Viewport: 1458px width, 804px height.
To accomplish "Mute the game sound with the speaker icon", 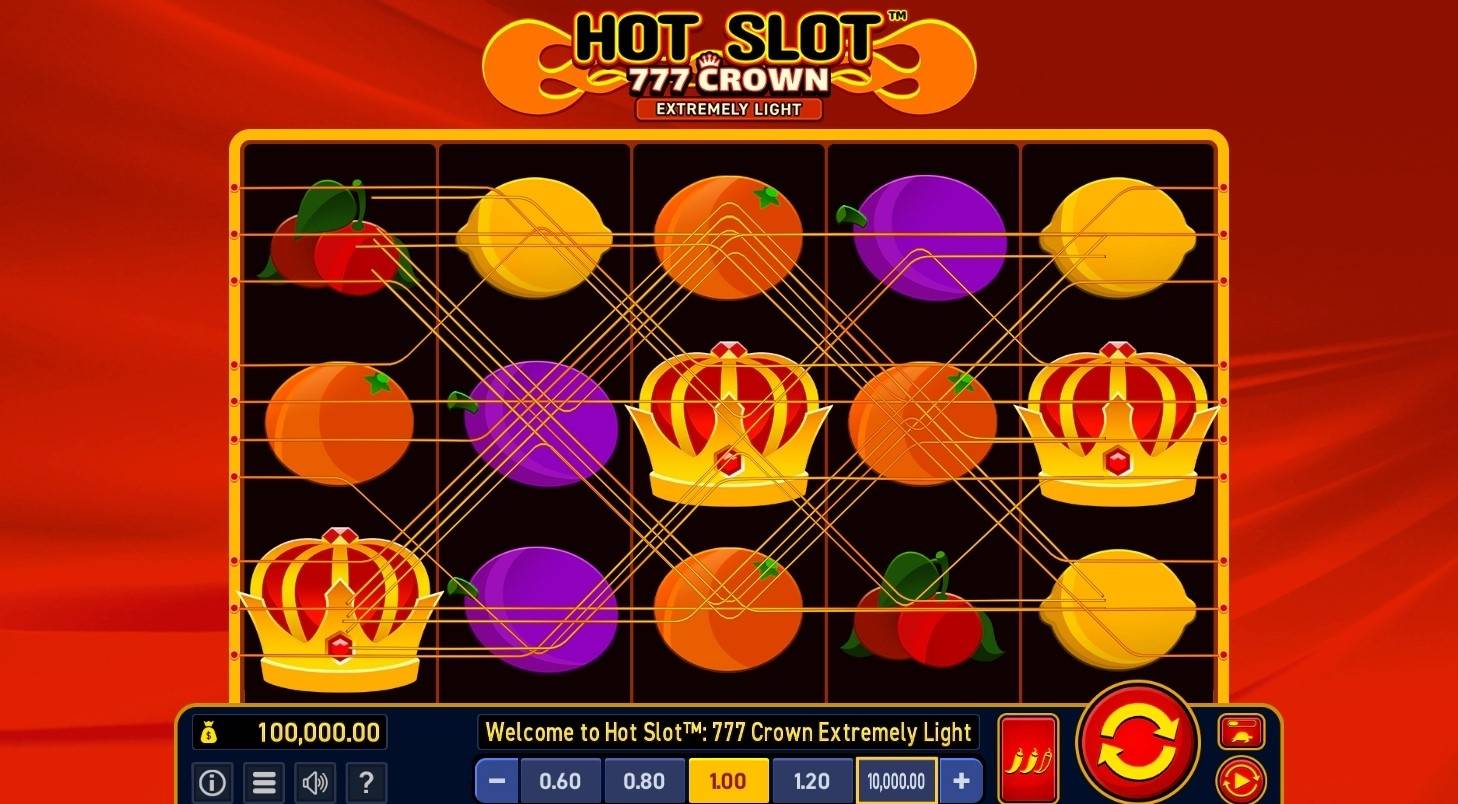I will click(315, 782).
